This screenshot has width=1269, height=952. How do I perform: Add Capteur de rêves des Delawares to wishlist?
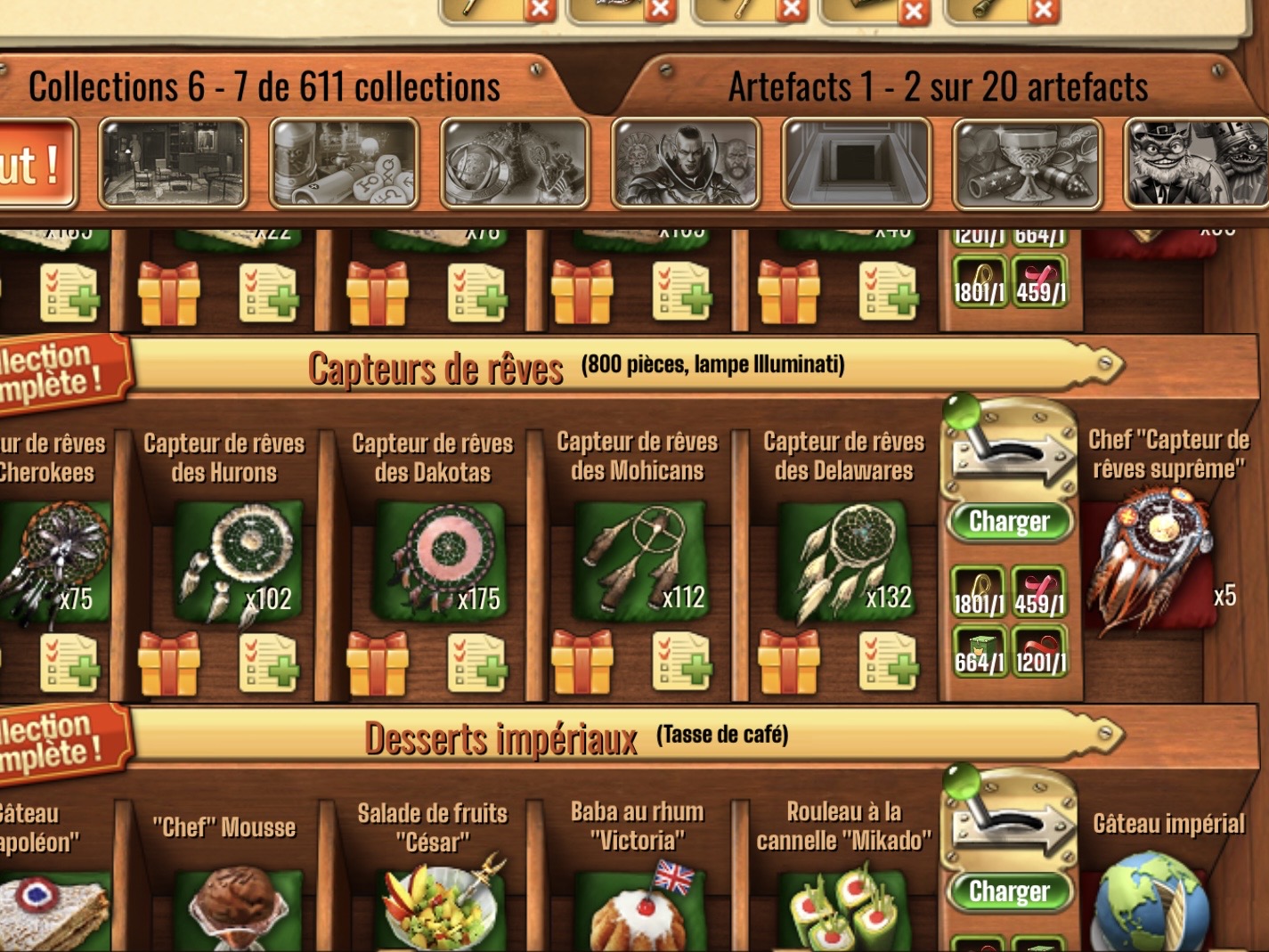click(x=888, y=663)
